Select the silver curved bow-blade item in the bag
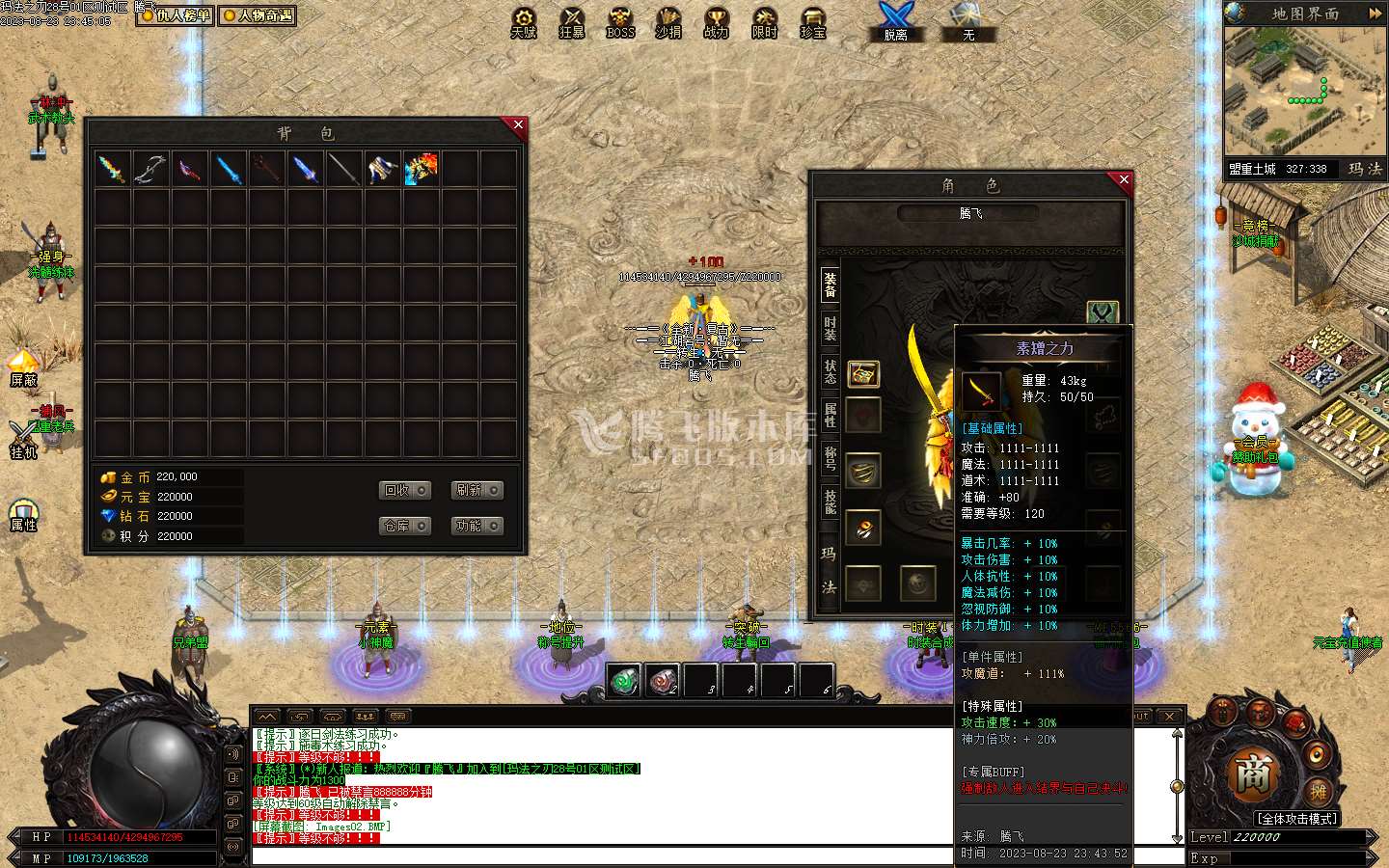This screenshot has width=1389, height=868. tap(151, 170)
